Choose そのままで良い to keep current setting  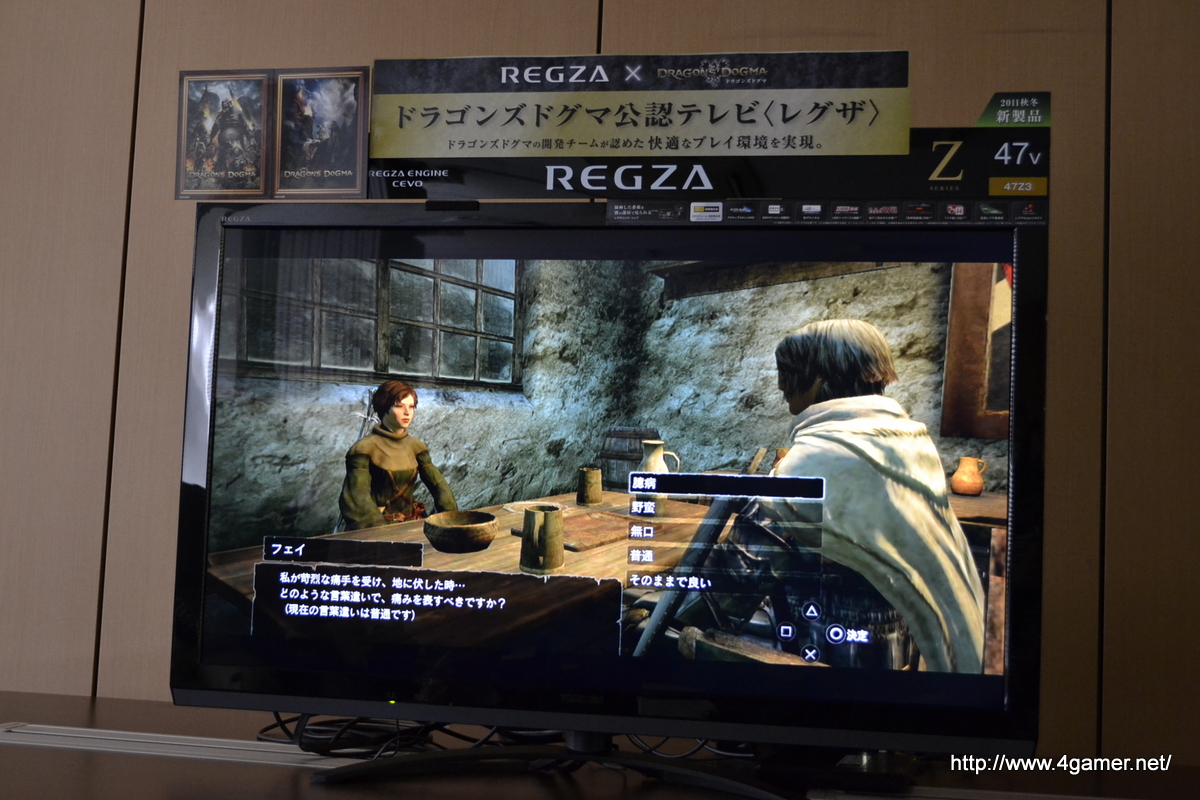[669, 580]
